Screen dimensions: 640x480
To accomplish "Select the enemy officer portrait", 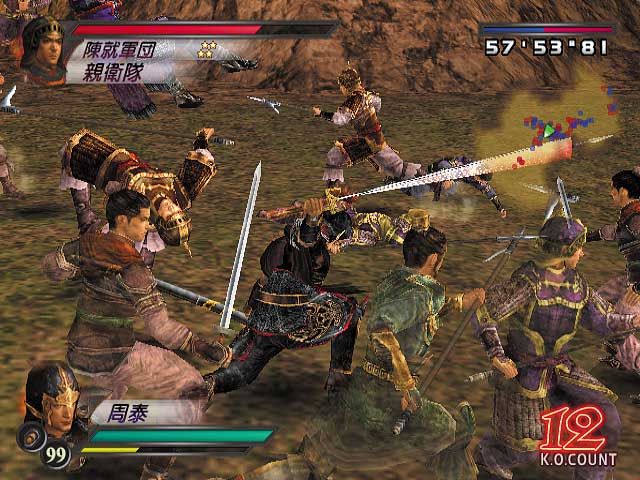I will tap(42, 50).
